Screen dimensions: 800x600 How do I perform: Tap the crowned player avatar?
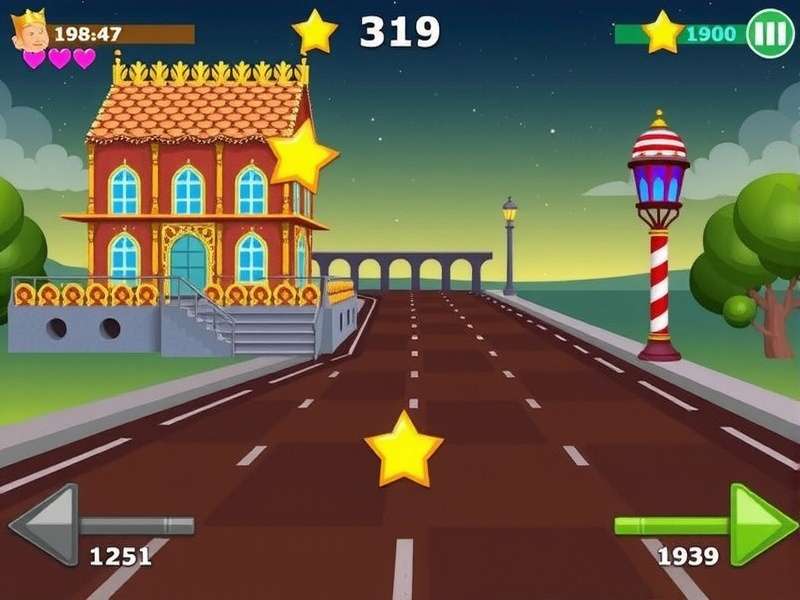[x=30, y=30]
